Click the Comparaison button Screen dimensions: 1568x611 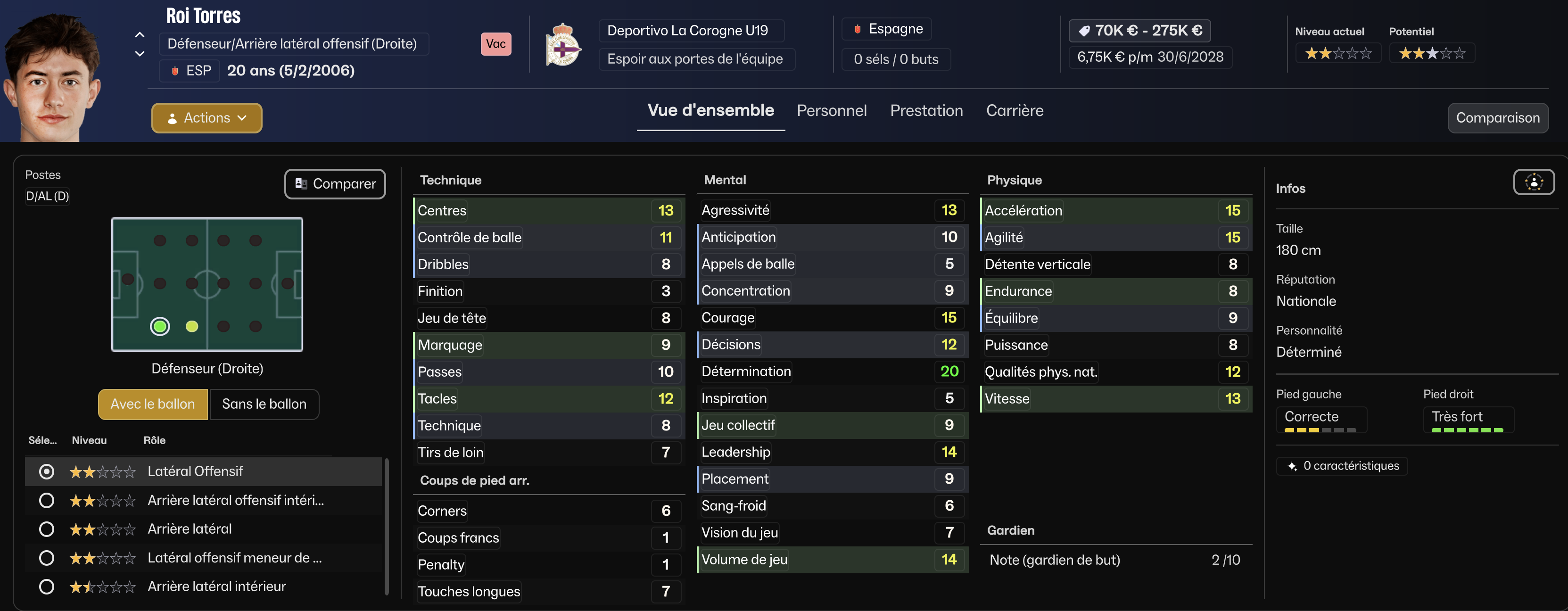(1497, 118)
